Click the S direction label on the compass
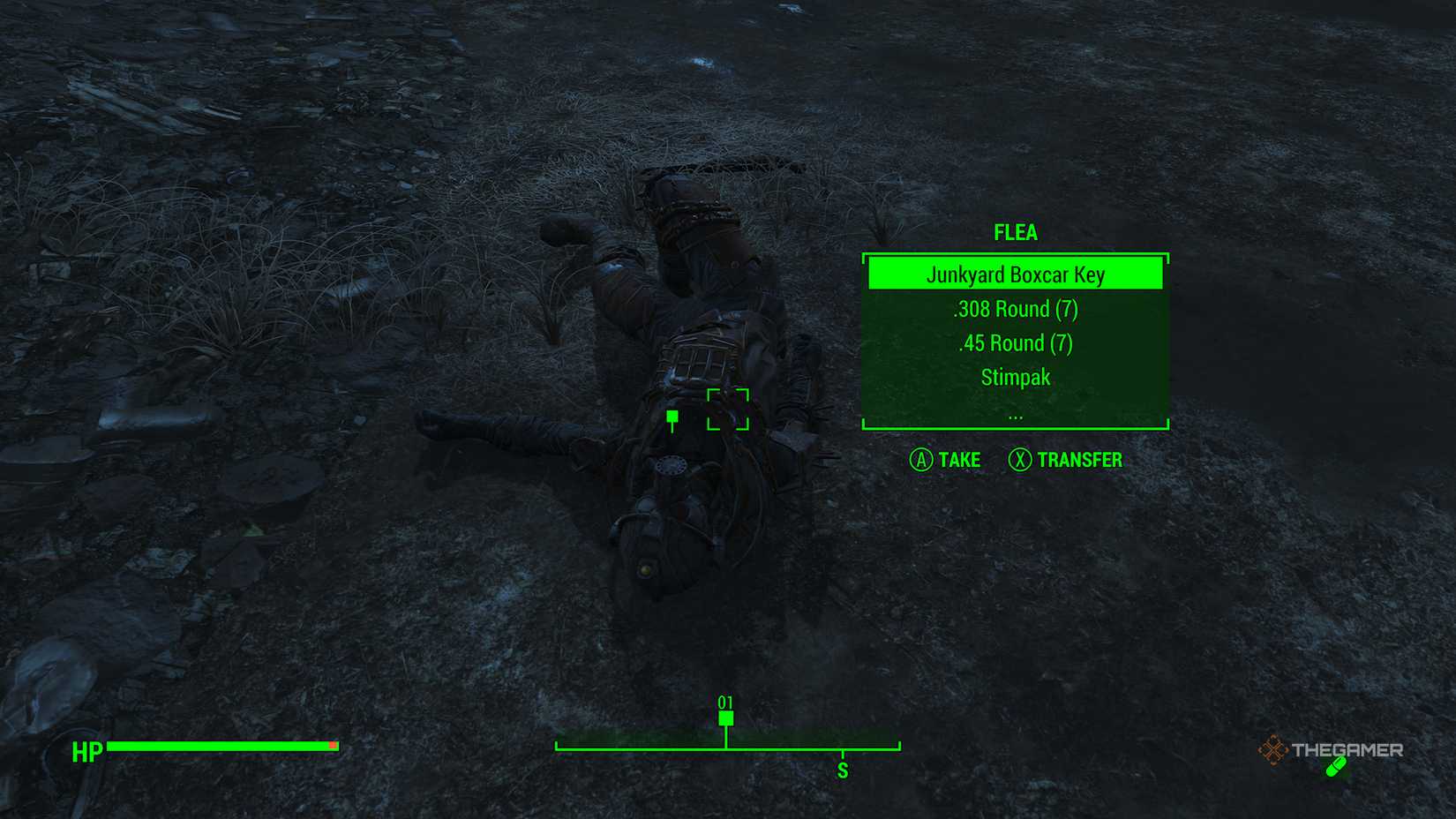Image resolution: width=1456 pixels, height=819 pixels. point(844,769)
